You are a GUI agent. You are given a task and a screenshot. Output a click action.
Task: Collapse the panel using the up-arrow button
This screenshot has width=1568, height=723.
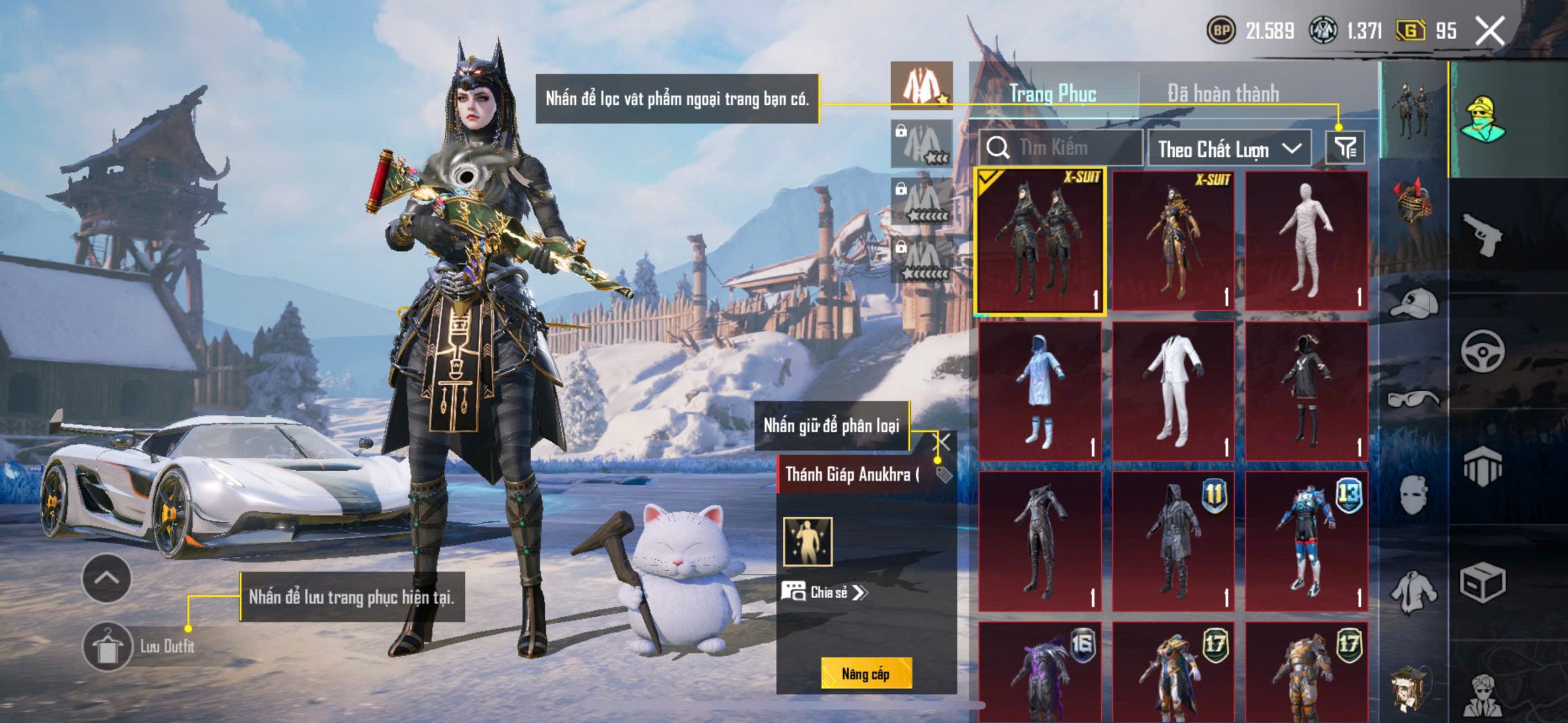[107, 578]
